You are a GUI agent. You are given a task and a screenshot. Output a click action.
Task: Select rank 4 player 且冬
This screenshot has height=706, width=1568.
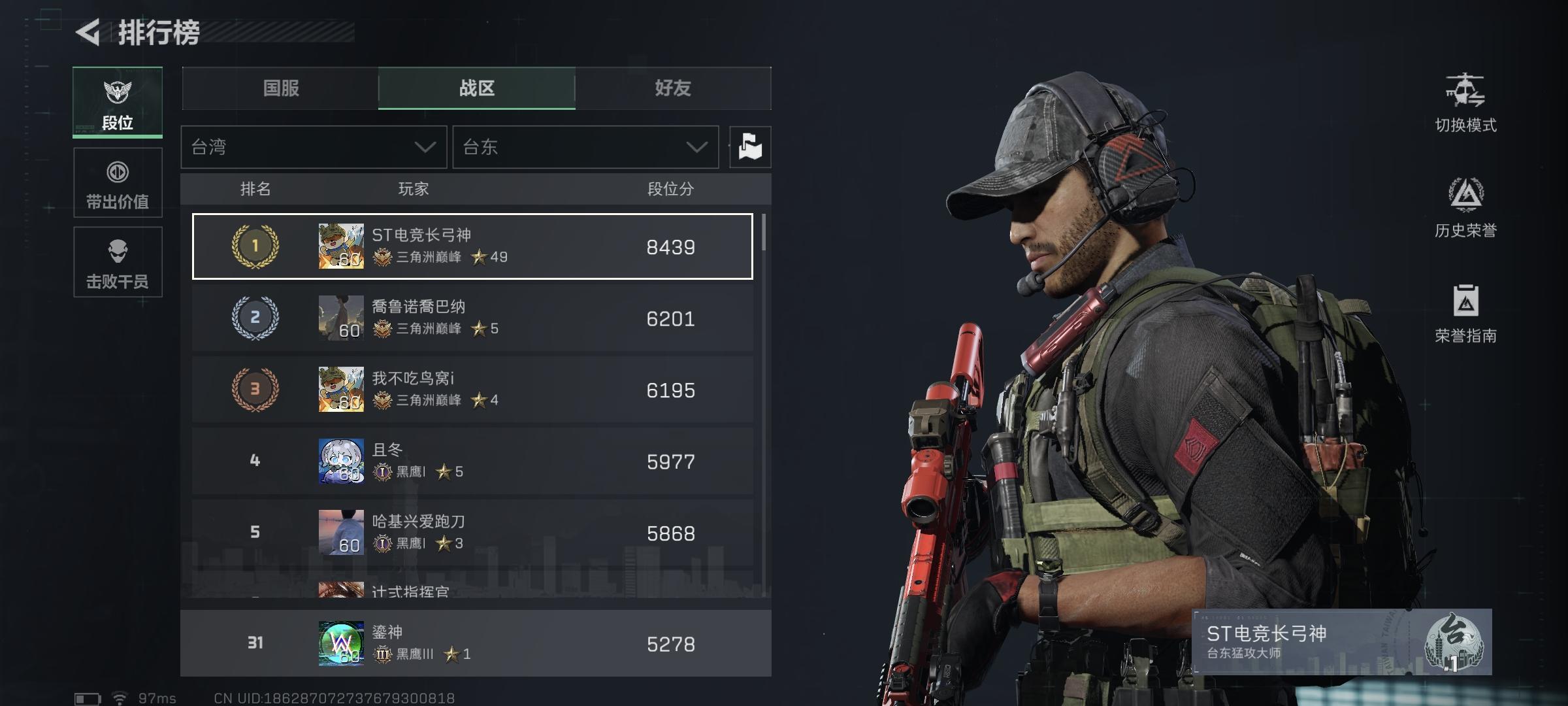click(x=472, y=462)
